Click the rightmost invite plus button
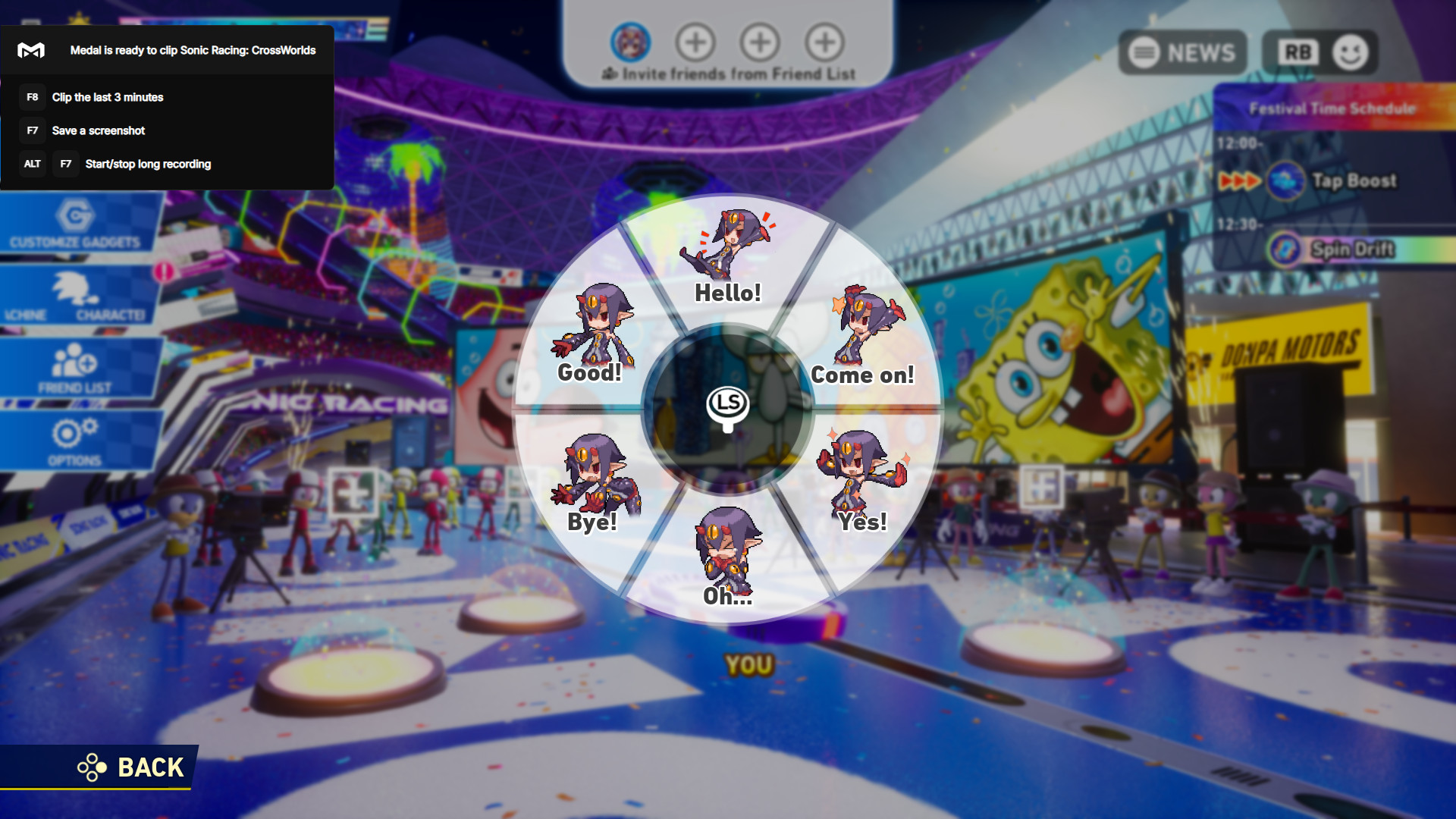The image size is (1456, 819). pos(826,43)
